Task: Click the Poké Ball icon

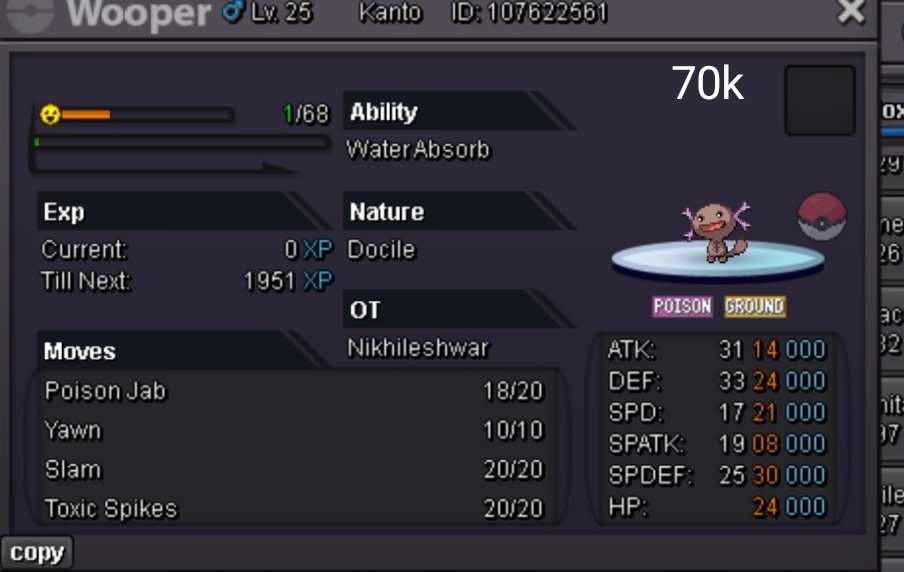Action: 822,217
